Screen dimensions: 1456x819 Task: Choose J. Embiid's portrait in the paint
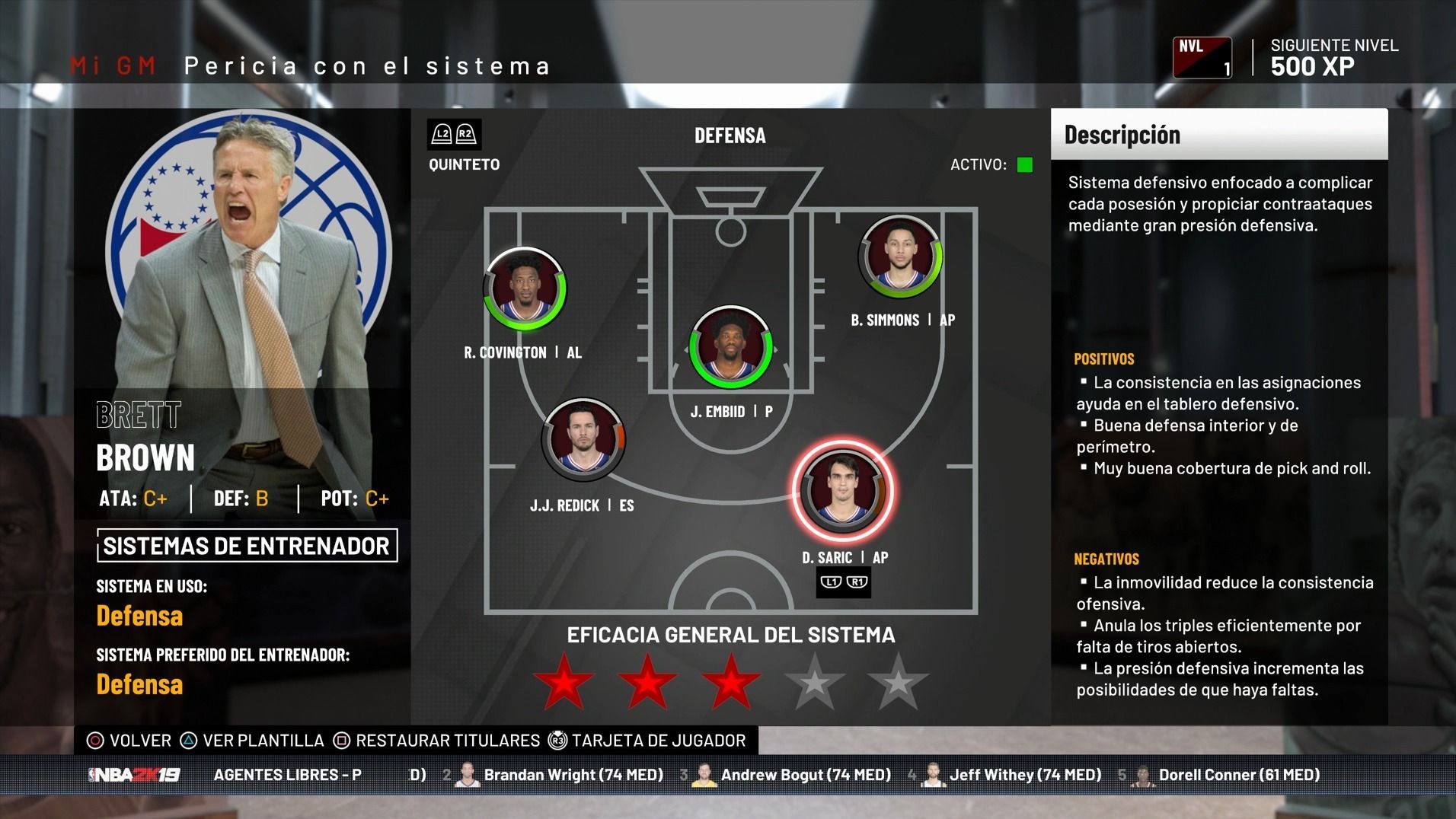[x=730, y=347]
